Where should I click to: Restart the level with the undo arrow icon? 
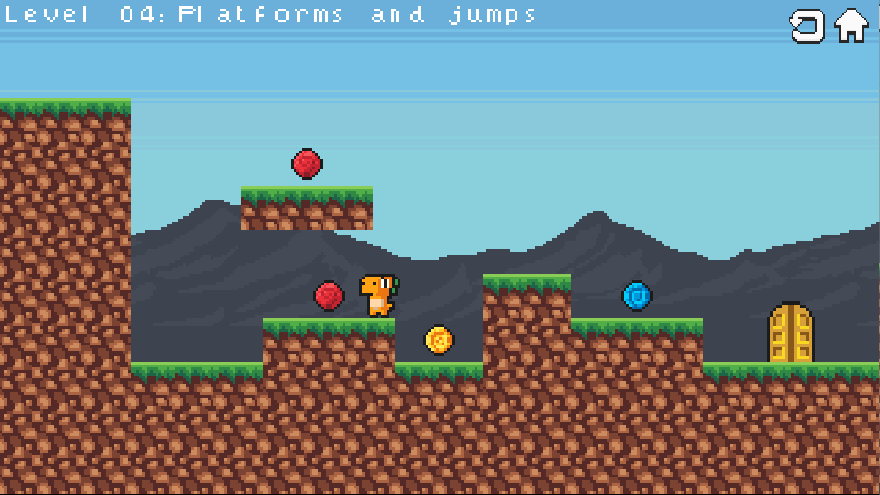[x=807, y=26]
